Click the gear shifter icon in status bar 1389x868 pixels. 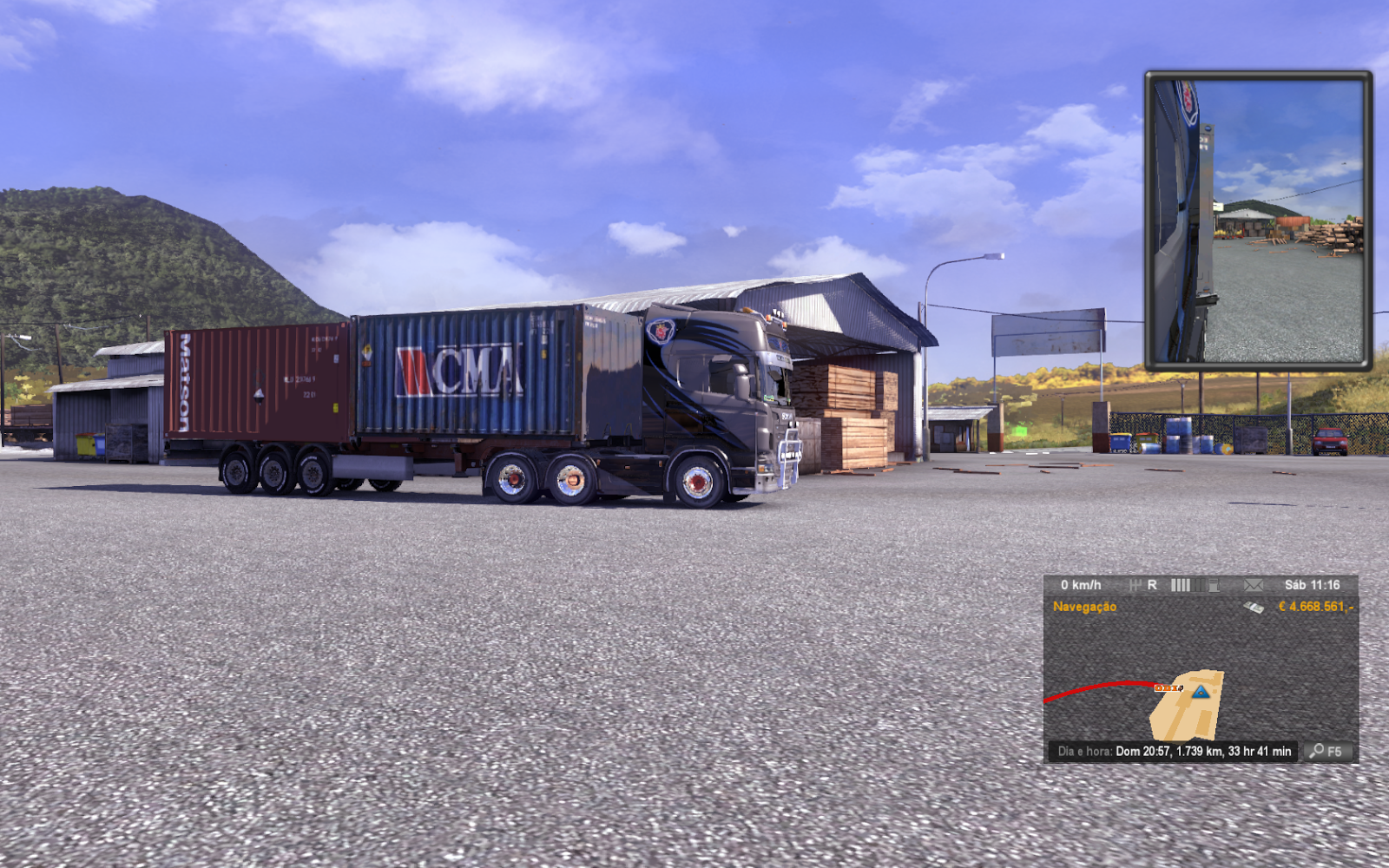(x=1137, y=585)
